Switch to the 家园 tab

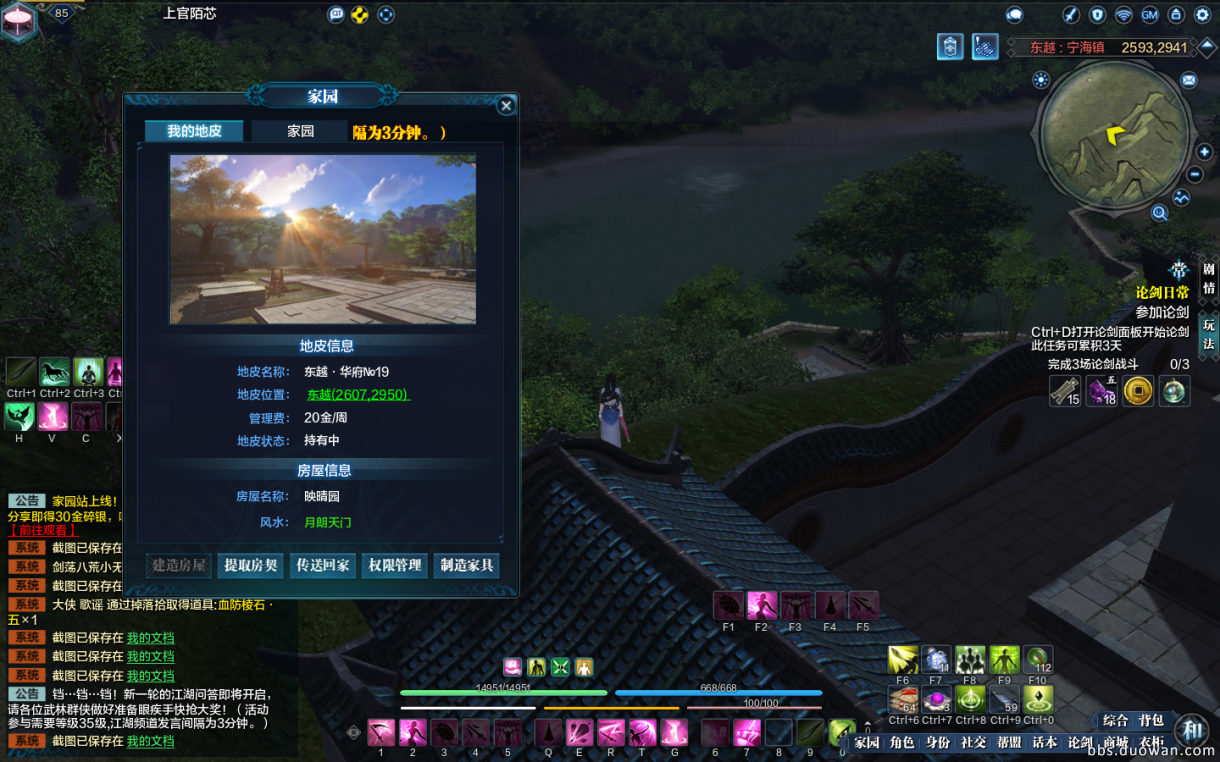pos(300,131)
